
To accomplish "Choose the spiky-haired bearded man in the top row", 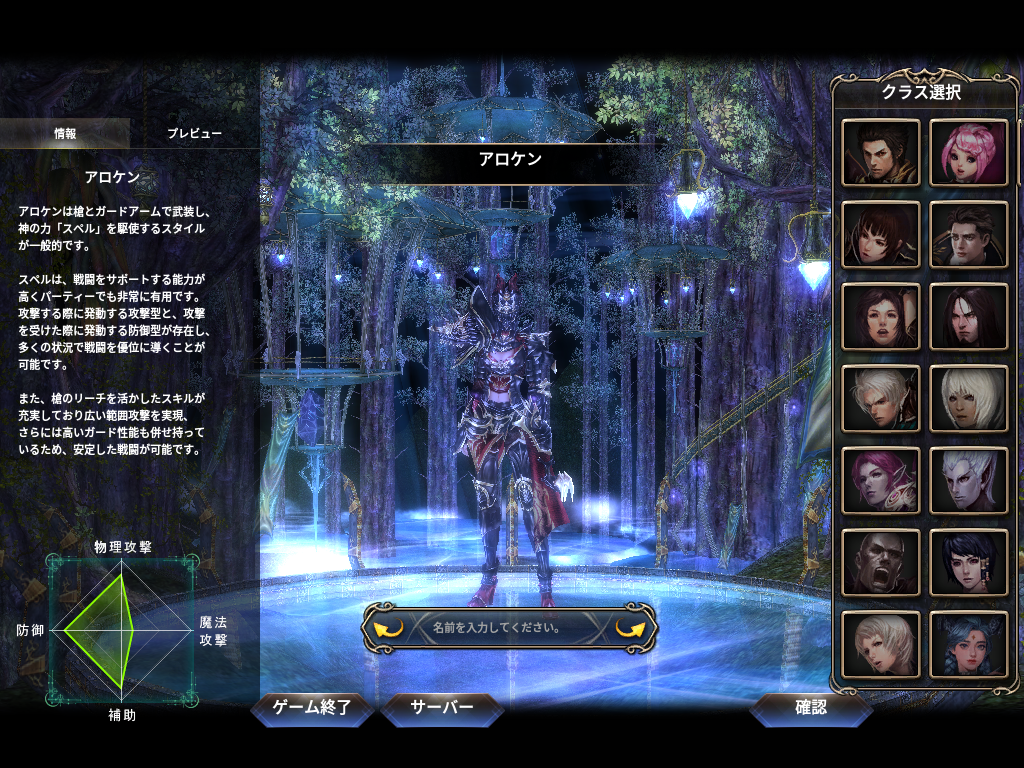I will tap(881, 153).
